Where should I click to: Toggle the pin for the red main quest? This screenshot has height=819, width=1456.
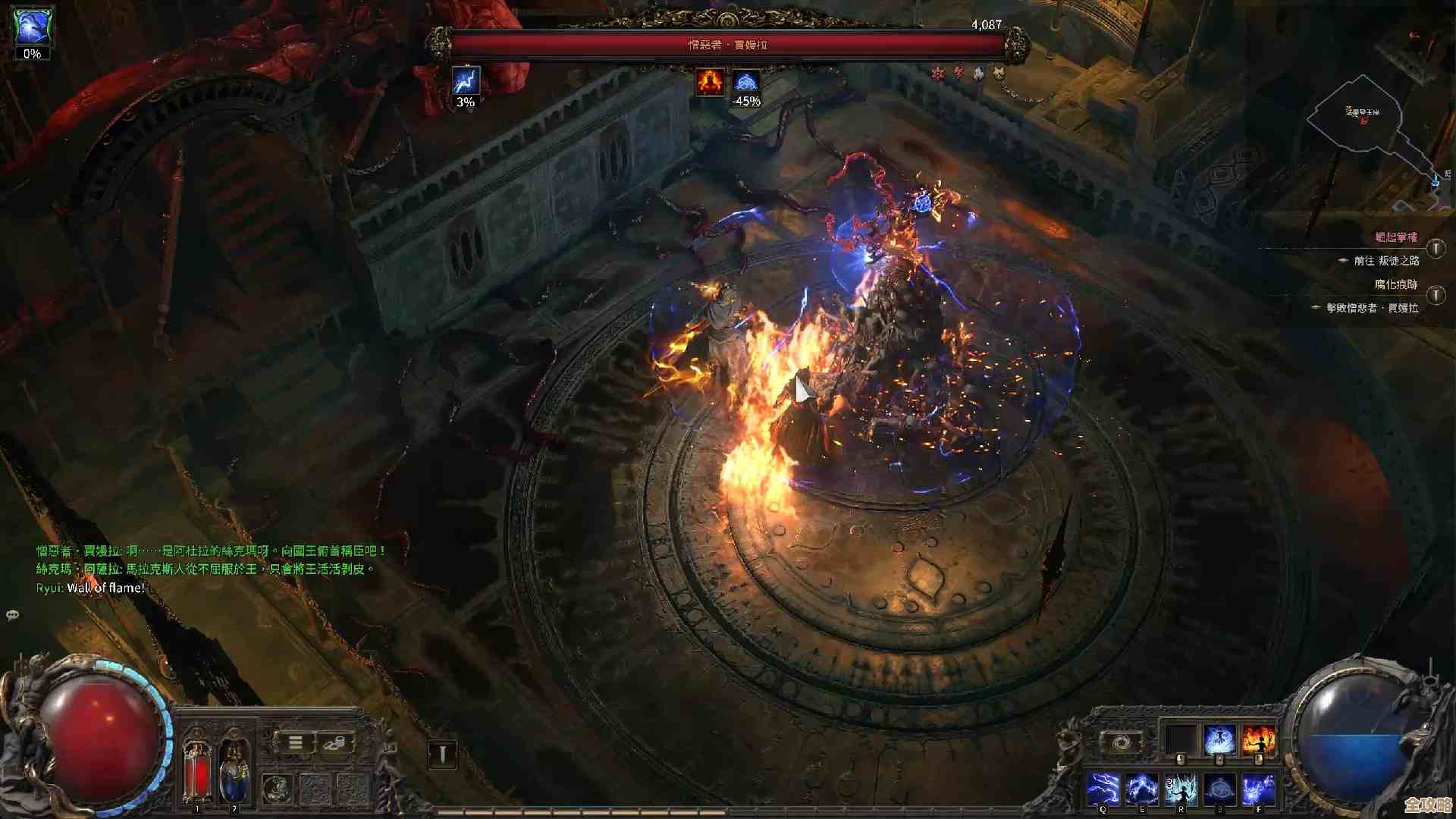click(1436, 249)
